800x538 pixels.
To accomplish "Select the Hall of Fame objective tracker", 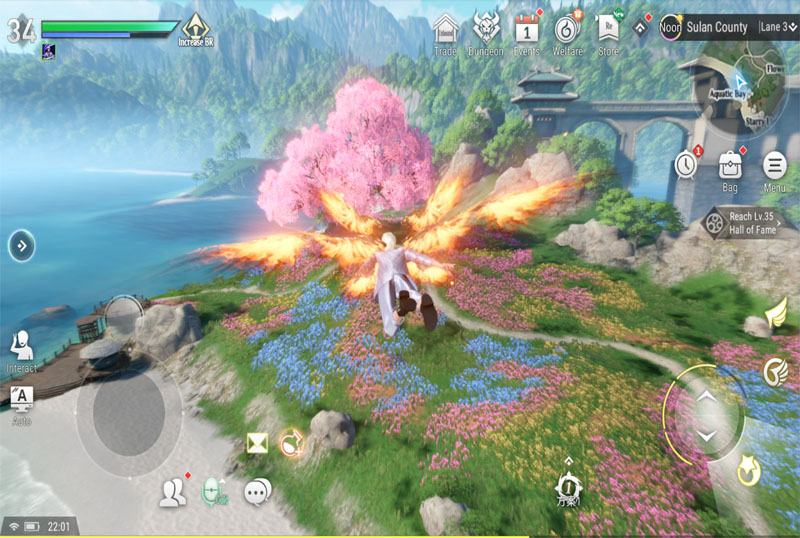I will click(747, 223).
